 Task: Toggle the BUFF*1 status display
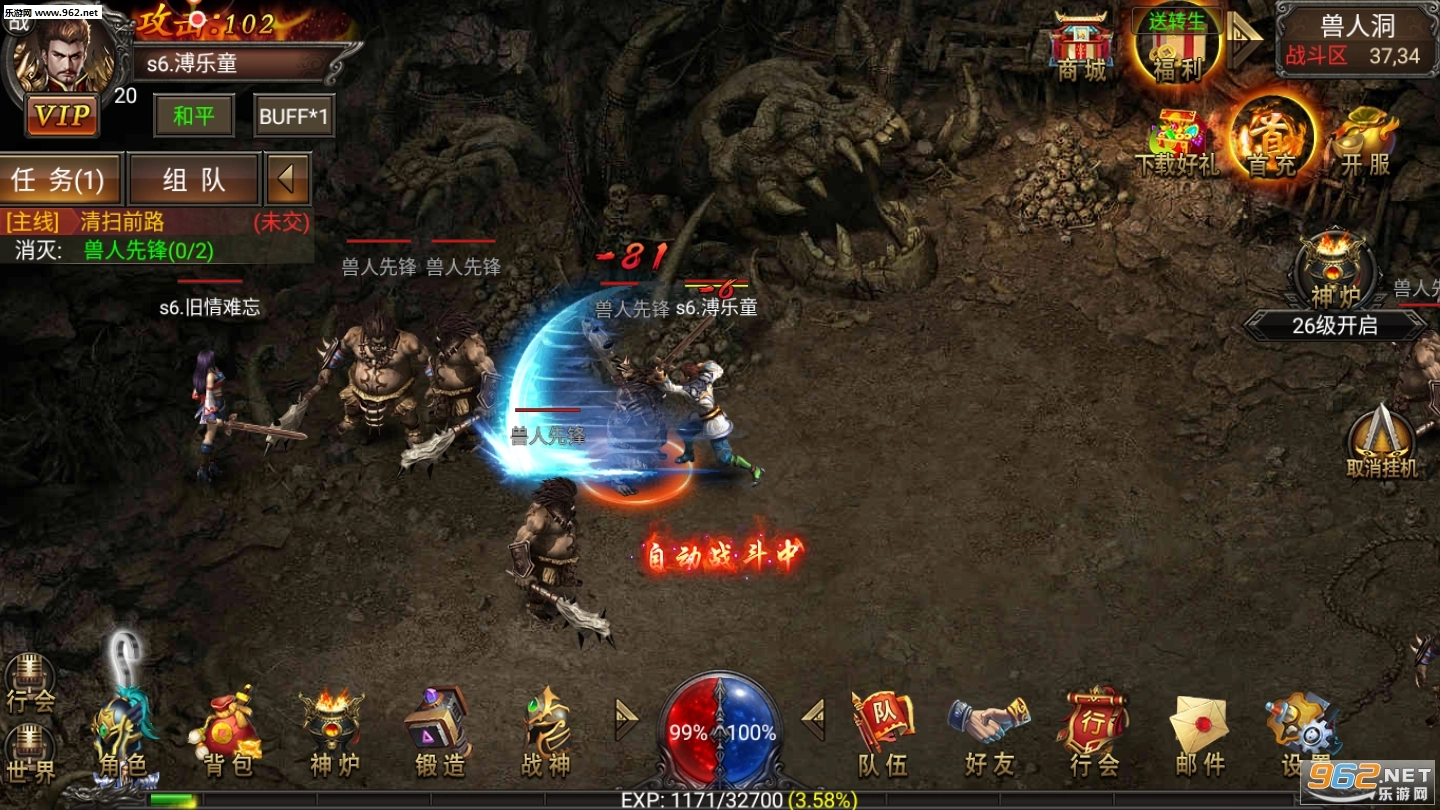tap(295, 115)
